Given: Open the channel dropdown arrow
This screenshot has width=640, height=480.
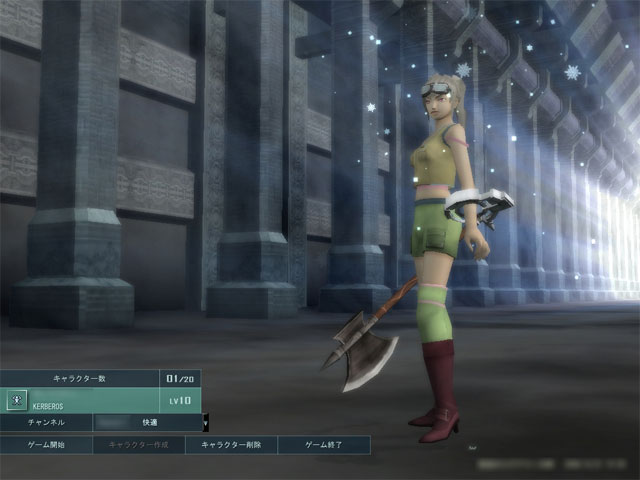Looking at the screenshot, I should click(205, 423).
